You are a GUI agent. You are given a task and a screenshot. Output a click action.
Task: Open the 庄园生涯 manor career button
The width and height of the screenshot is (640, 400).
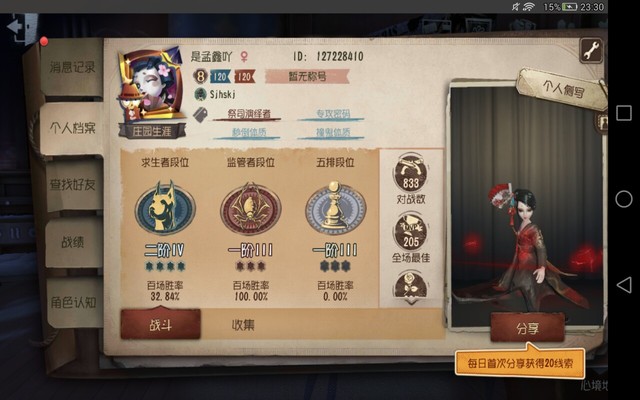pyautogui.click(x=149, y=129)
